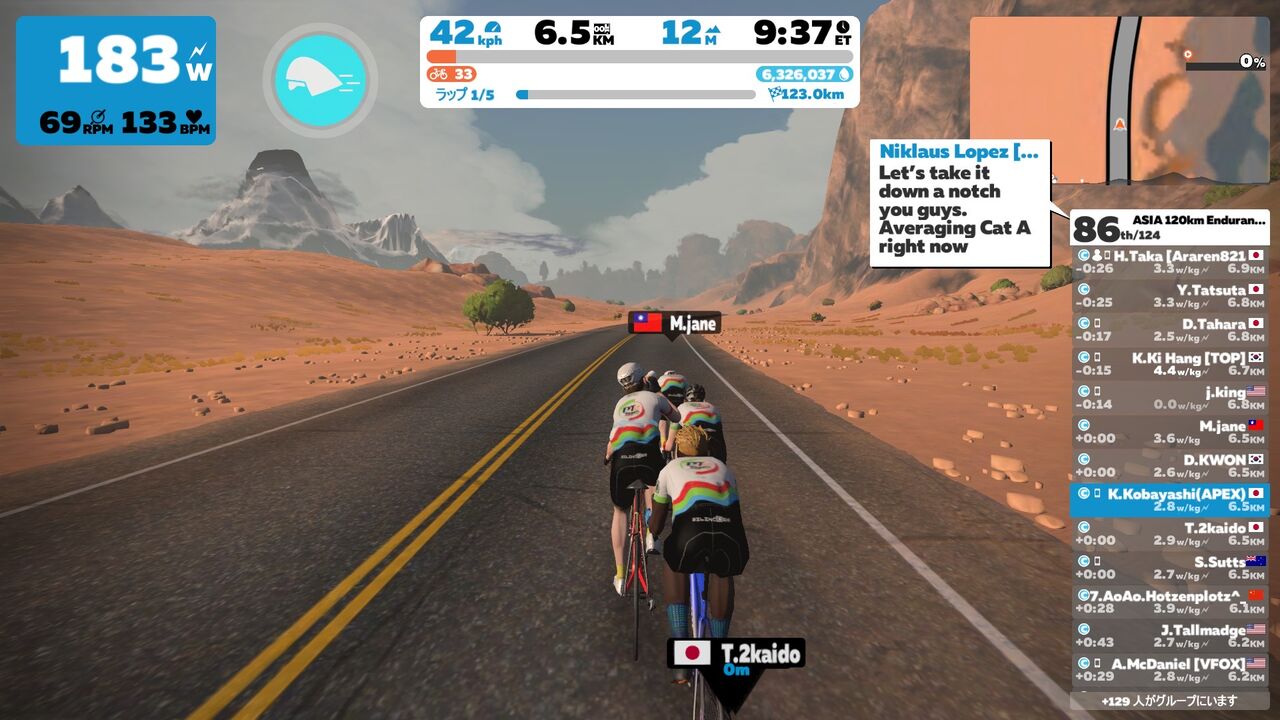Viewport: 1280px width, 720px height.
Task: Select rider H.Taka in the nearby list
Action: click(x=1169, y=262)
